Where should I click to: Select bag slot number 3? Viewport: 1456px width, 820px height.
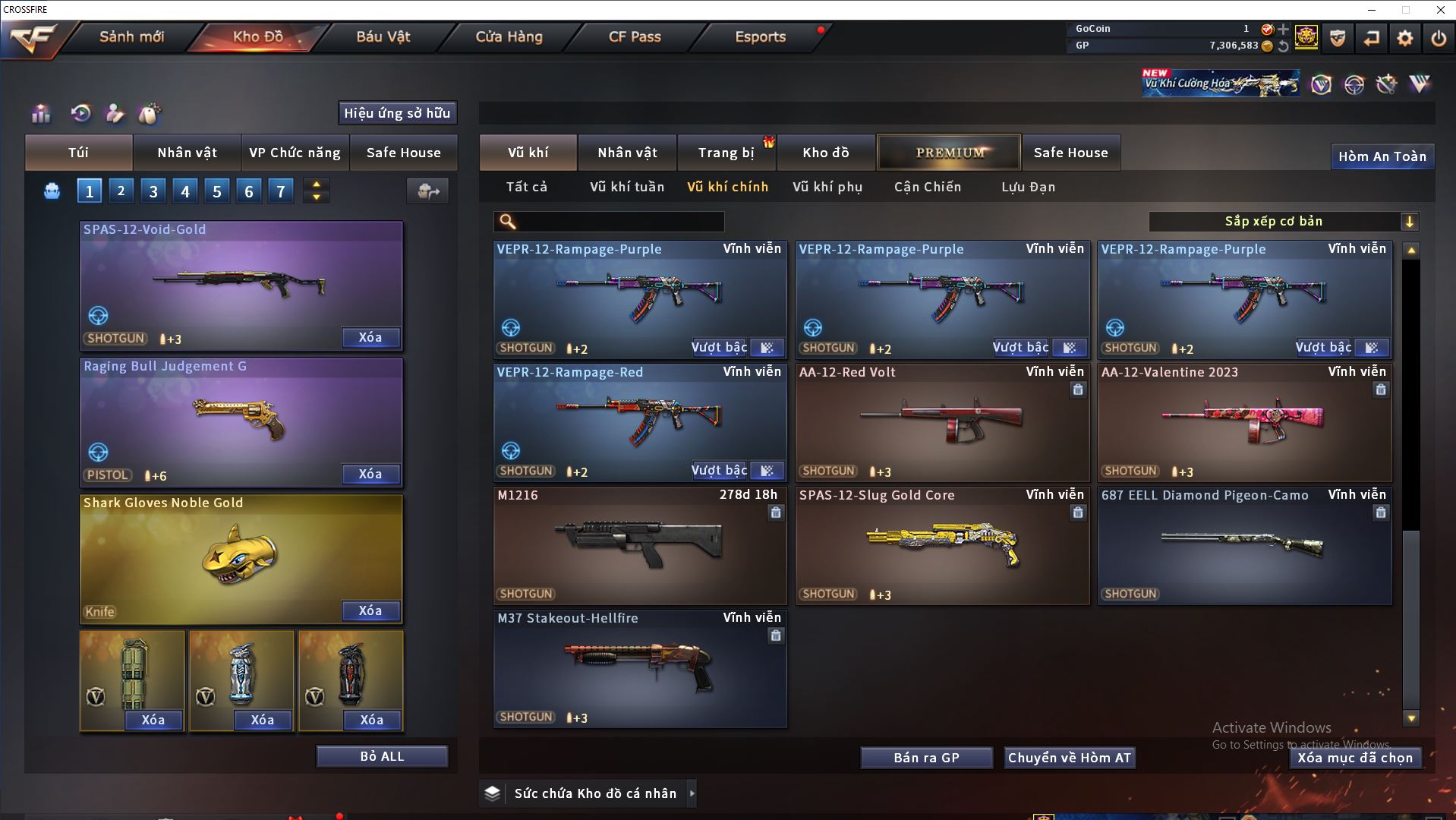point(153,191)
